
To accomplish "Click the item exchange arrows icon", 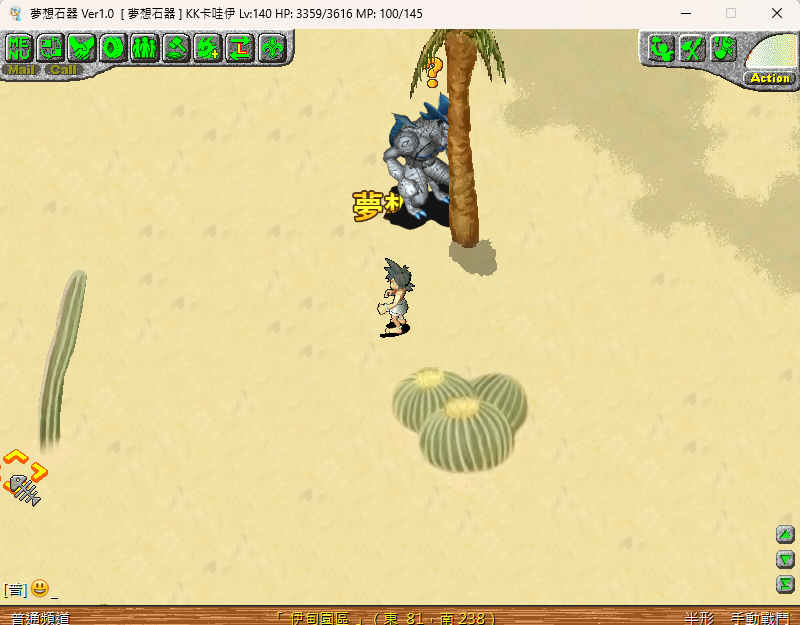I will coord(51,47).
